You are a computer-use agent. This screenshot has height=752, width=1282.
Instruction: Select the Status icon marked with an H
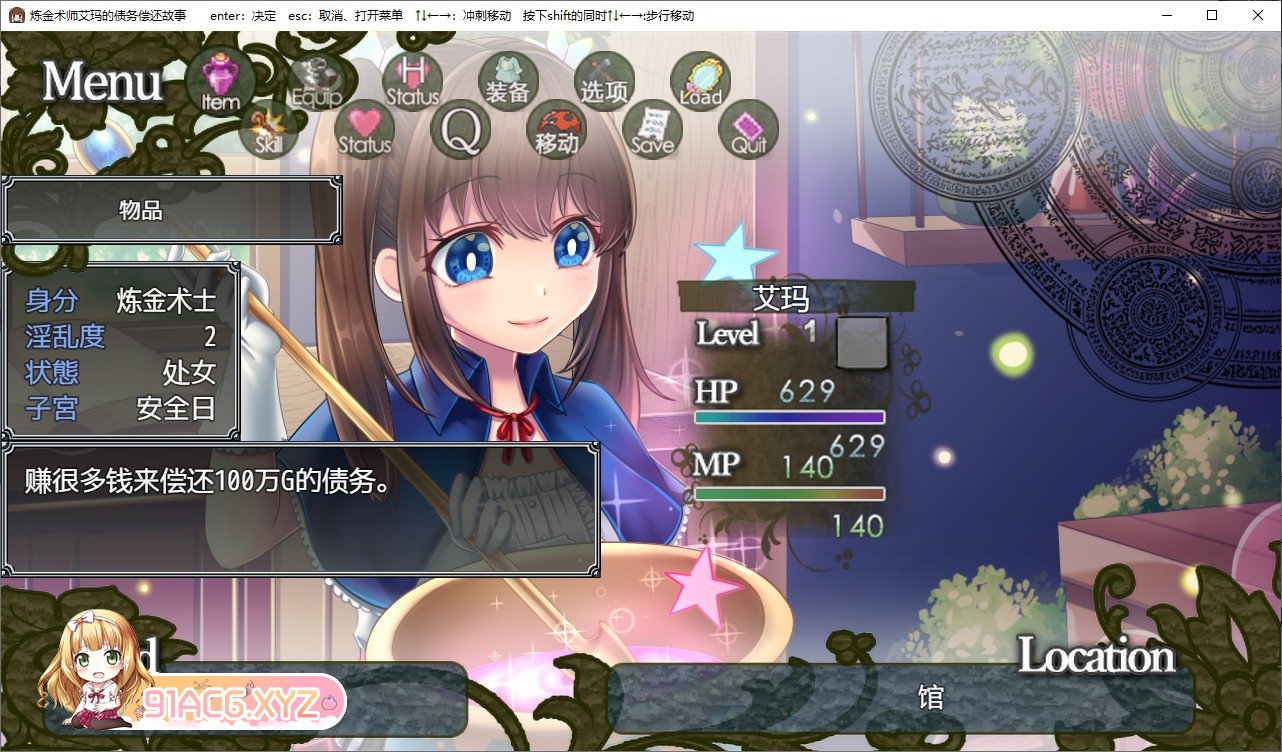tap(412, 79)
